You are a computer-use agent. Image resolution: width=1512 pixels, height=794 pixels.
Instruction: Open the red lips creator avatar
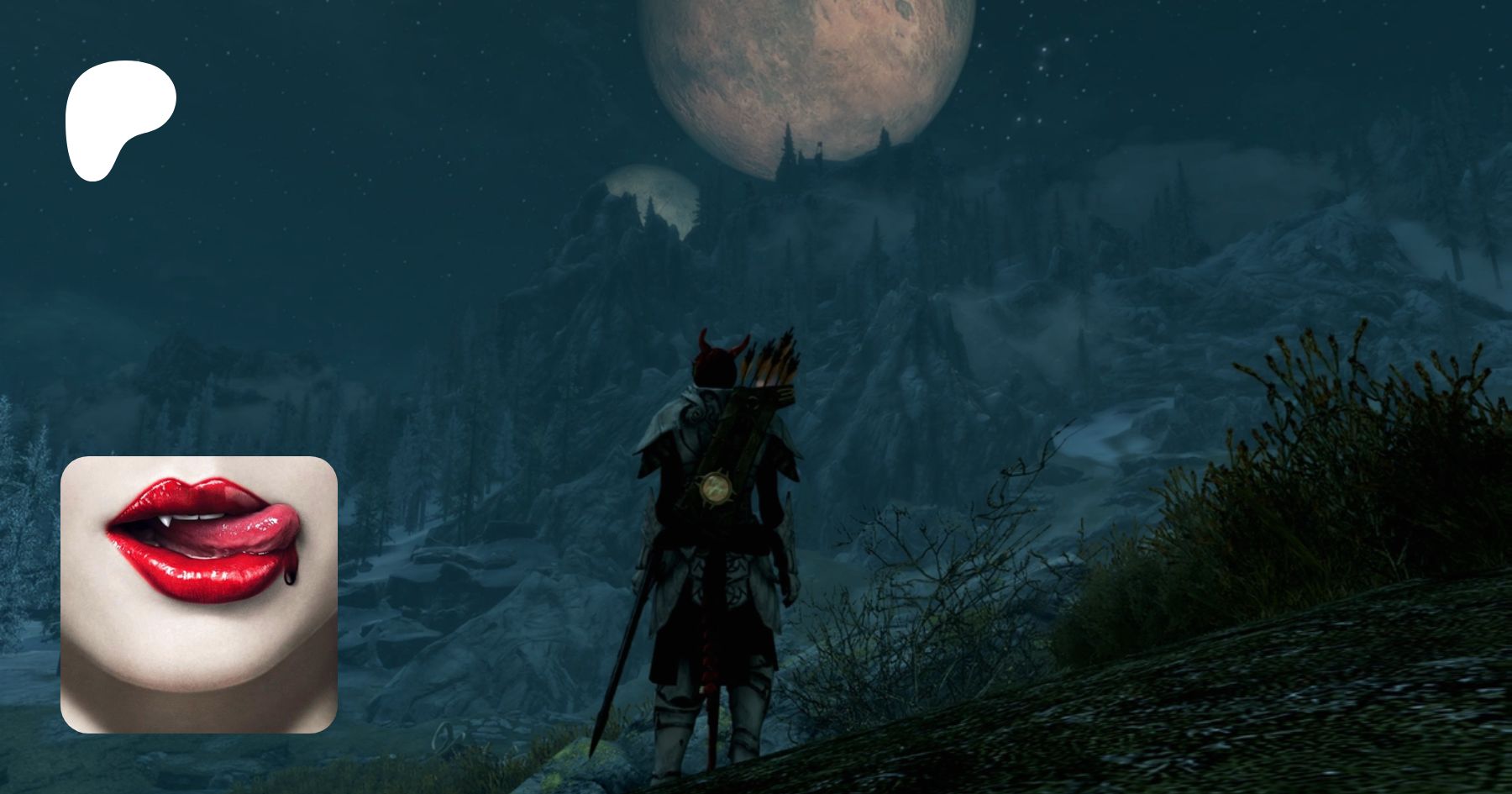coord(199,594)
